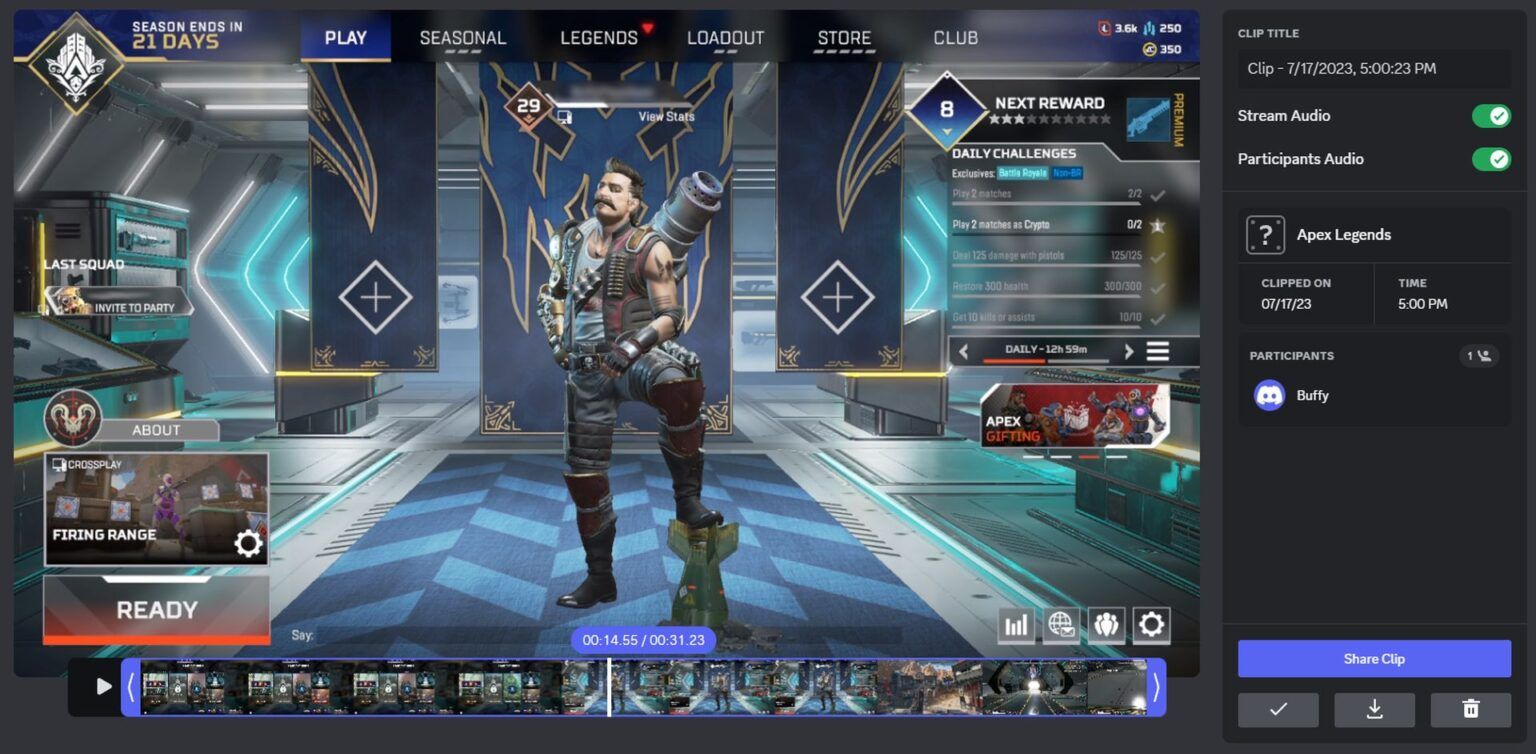Open the Firing Range game mode selector
Image resolution: width=1536 pixels, height=754 pixels.
point(156,509)
